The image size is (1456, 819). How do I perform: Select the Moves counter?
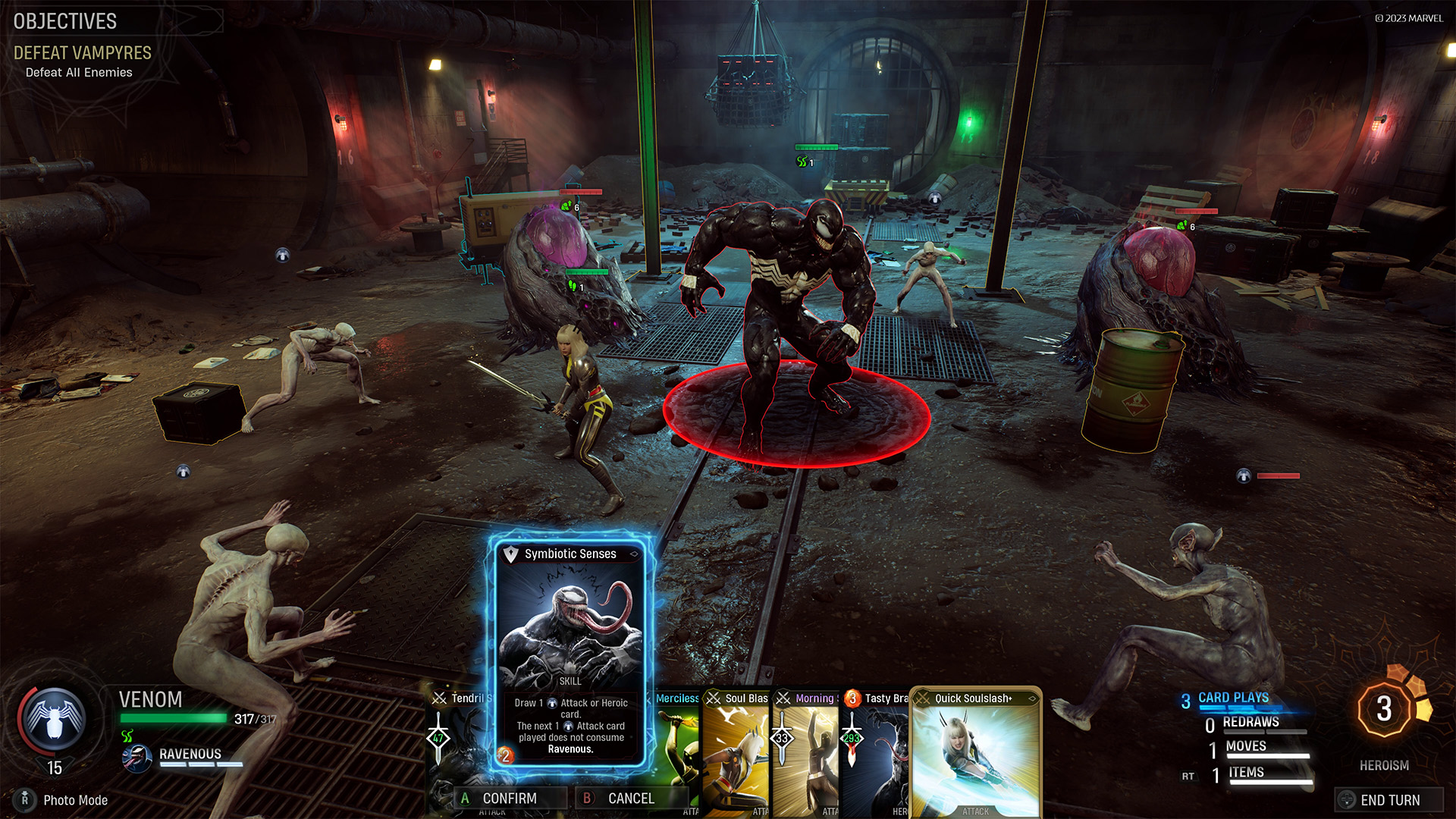tap(1246, 747)
